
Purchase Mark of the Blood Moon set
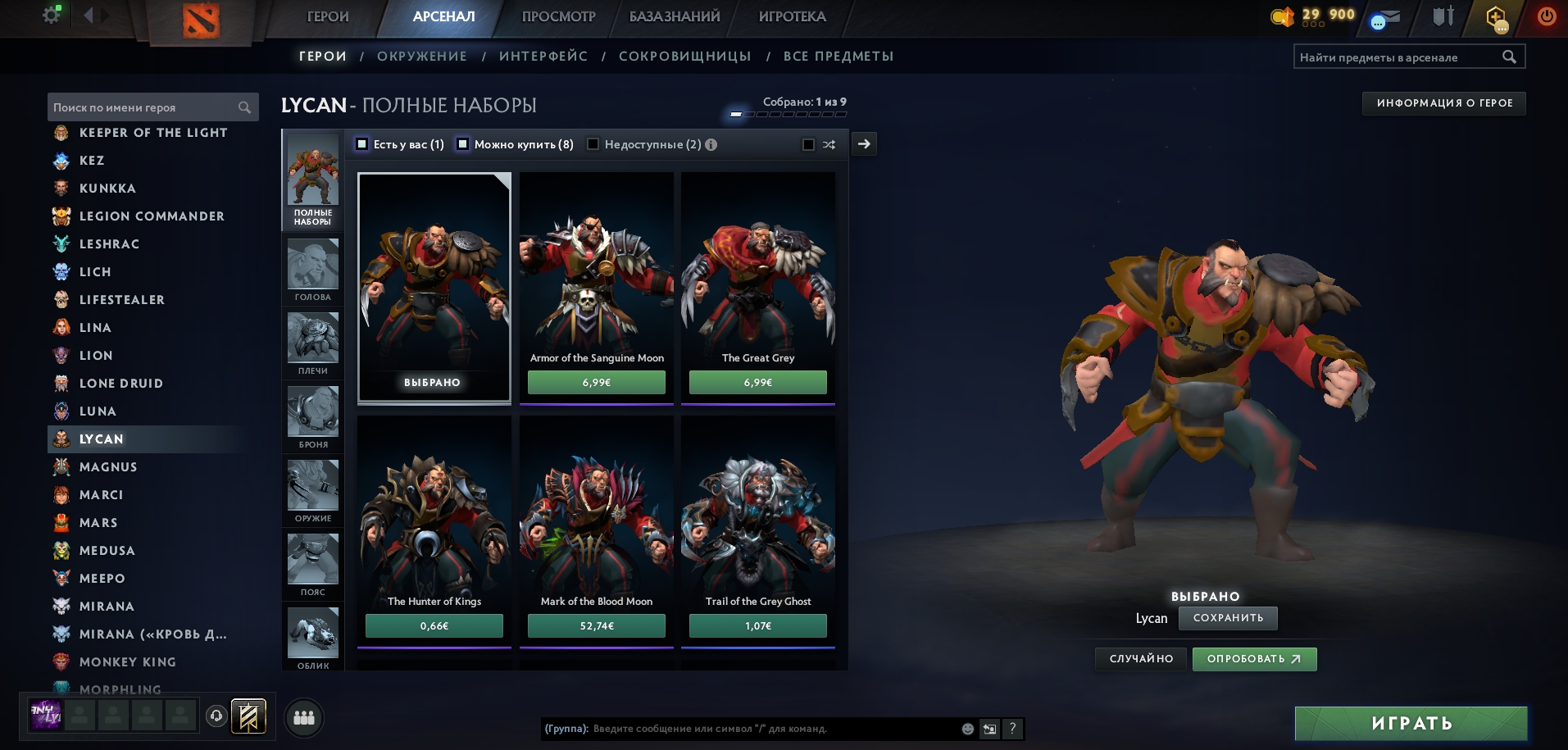click(x=596, y=626)
